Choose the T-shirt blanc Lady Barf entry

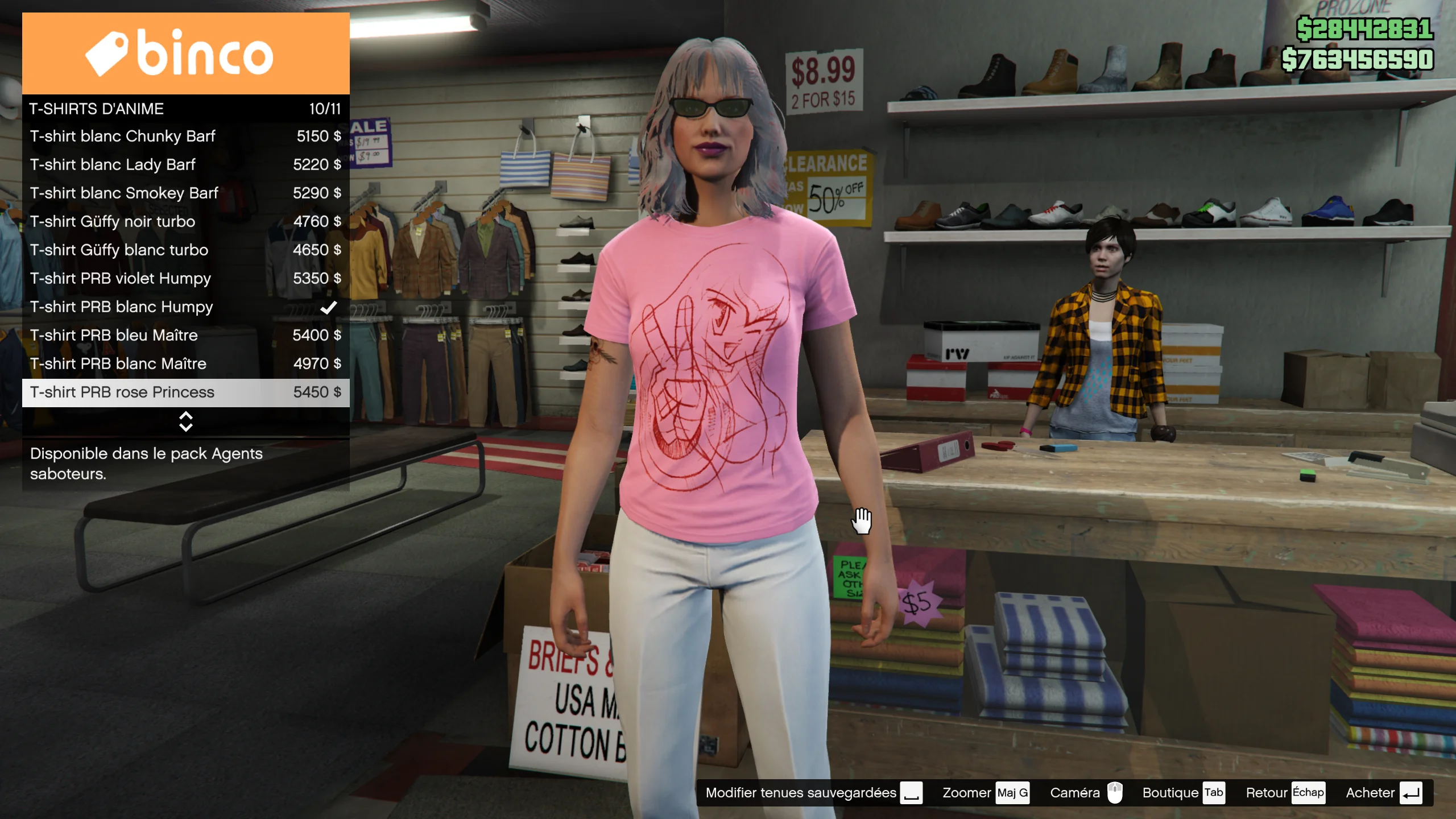click(x=185, y=165)
